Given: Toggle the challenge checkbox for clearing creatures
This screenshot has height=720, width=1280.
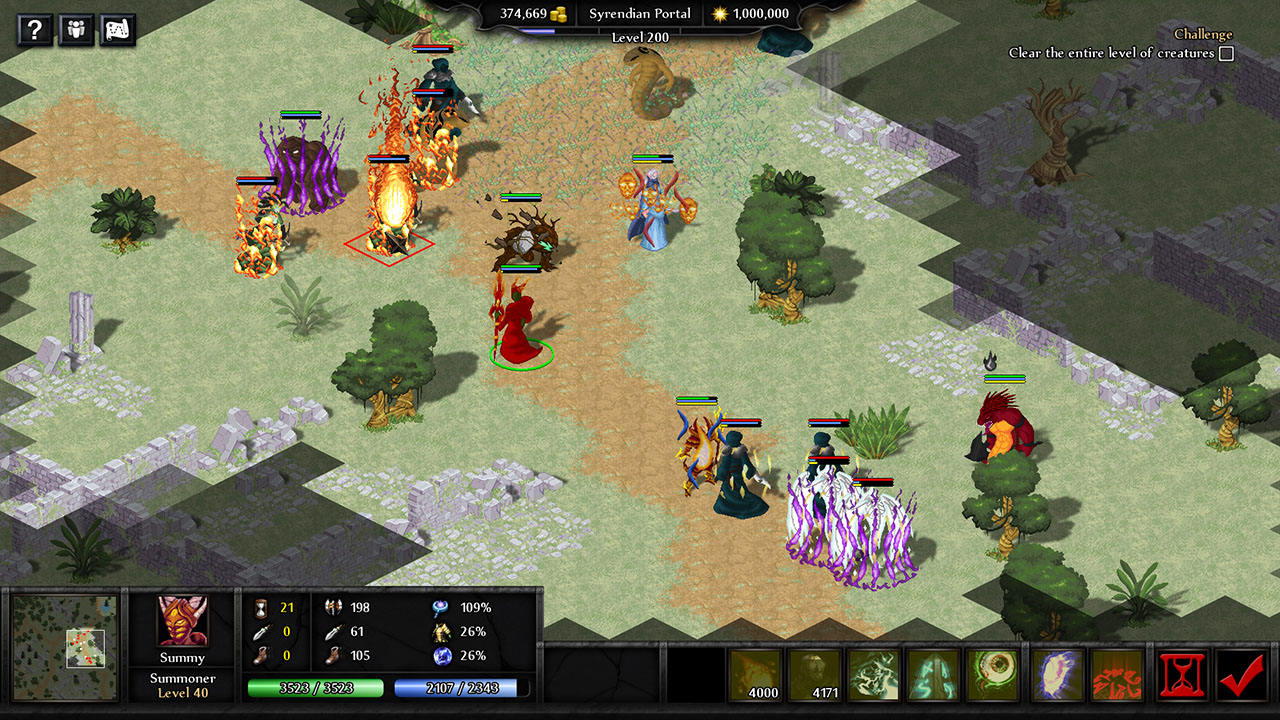Looking at the screenshot, I should coord(1226,54).
